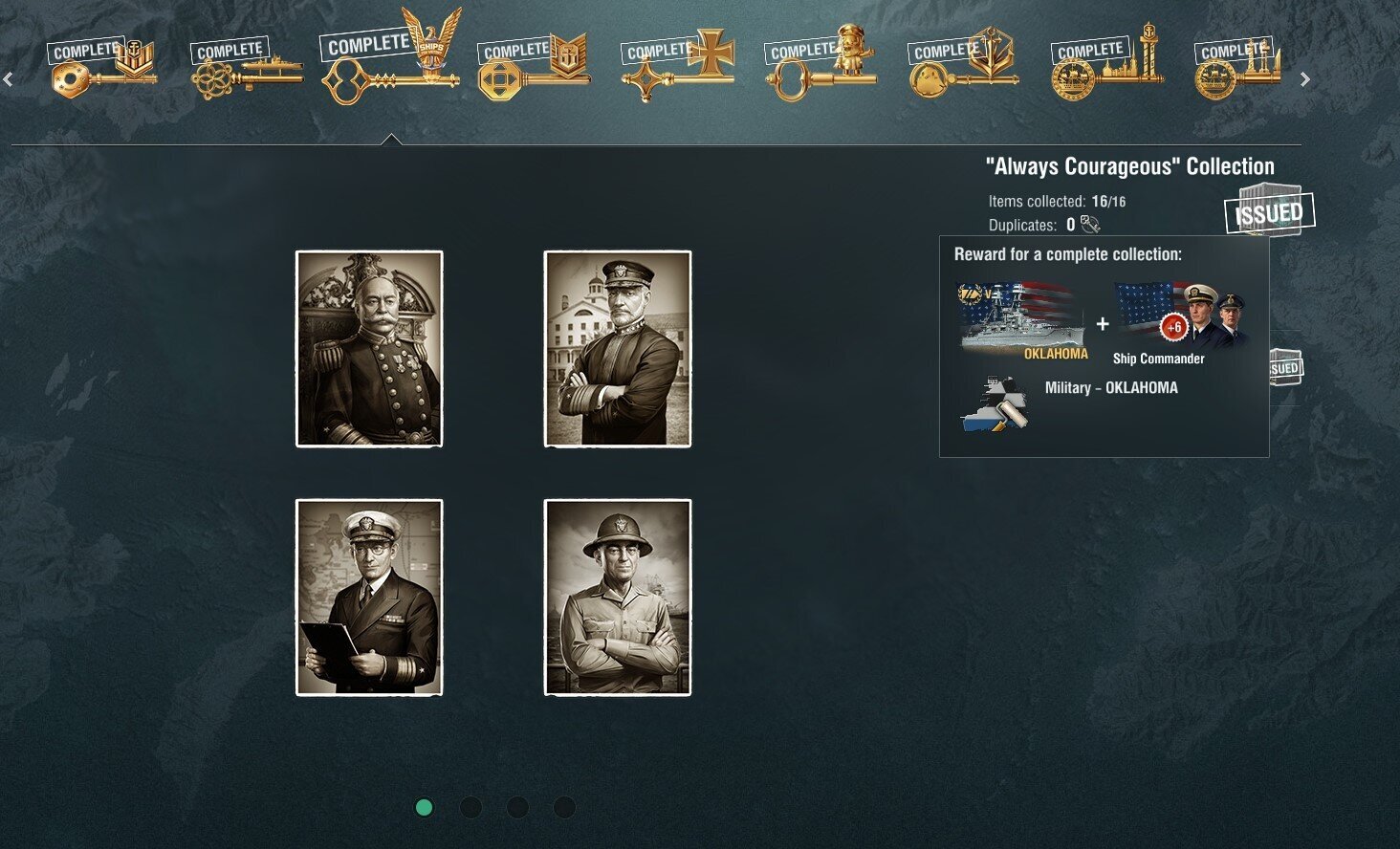
Task: Select the eagle emblem key collection
Action: click(x=390, y=59)
